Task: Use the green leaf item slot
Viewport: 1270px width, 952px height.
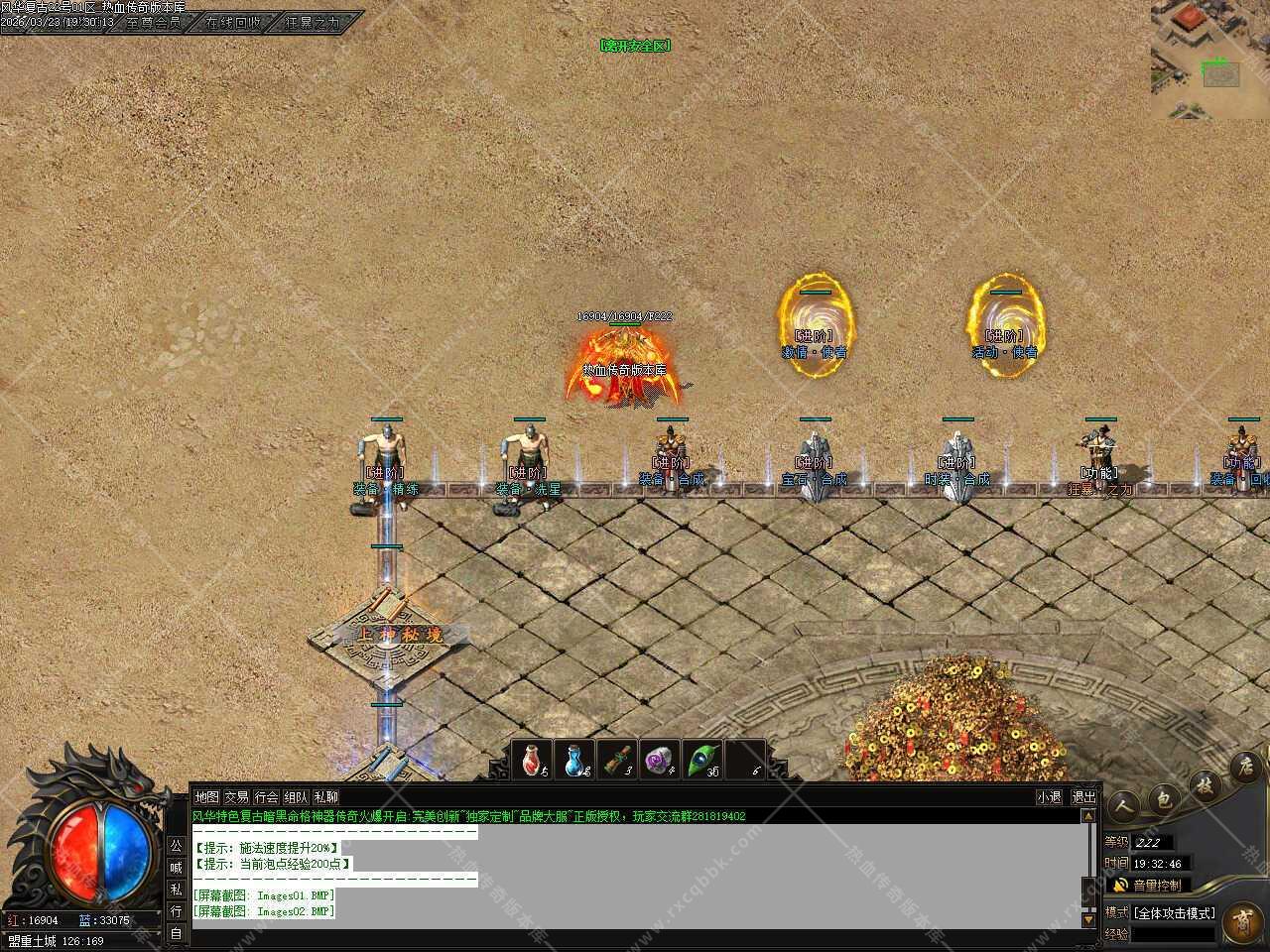Action: (x=702, y=761)
